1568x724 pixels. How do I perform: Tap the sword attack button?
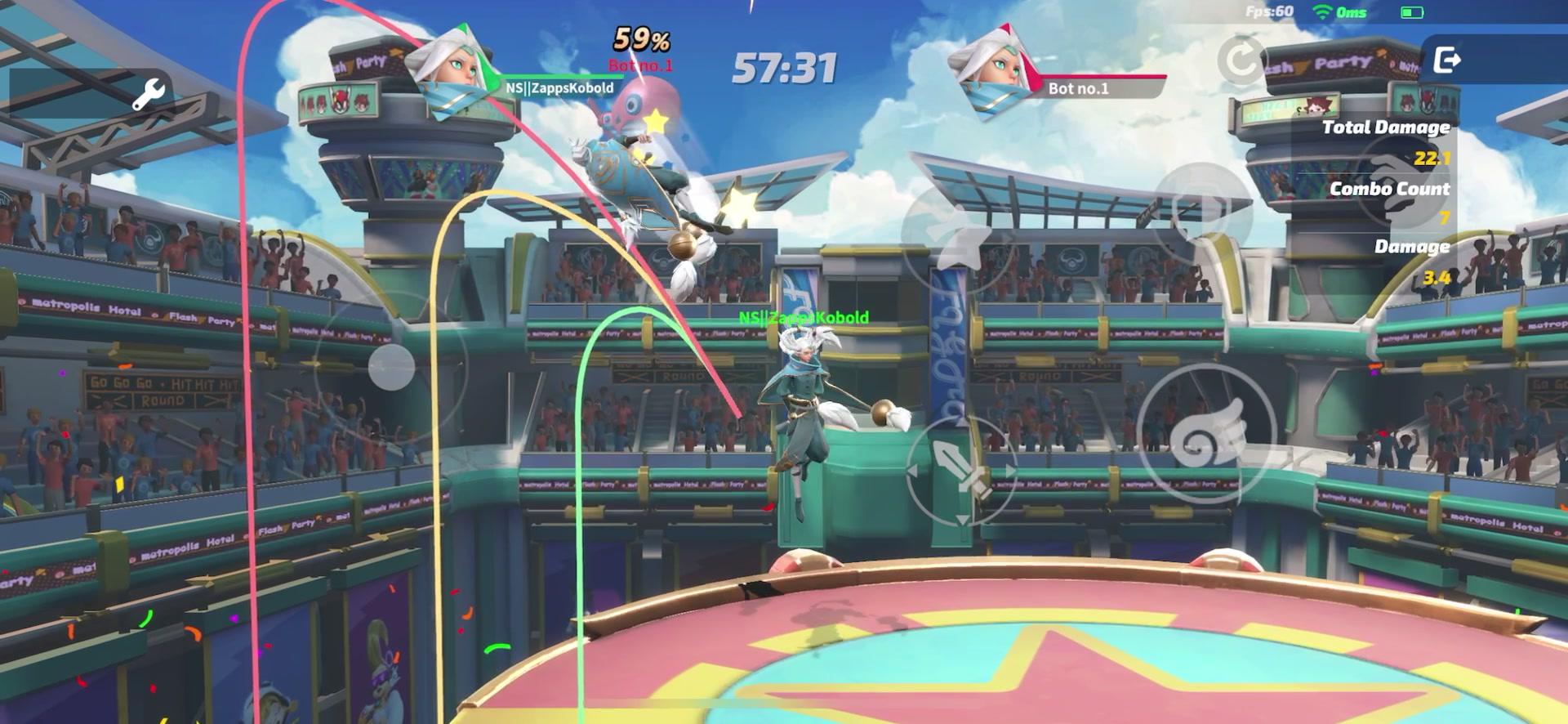coord(962,471)
